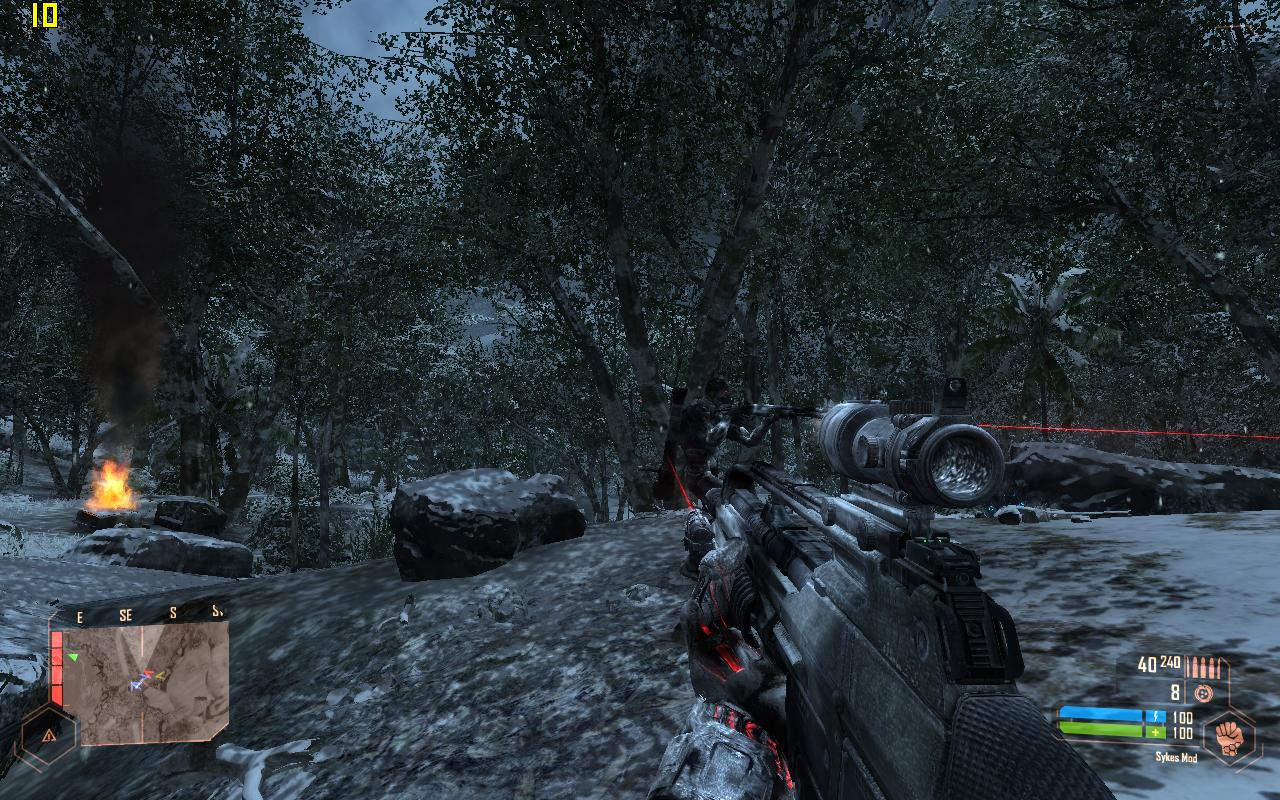
Task: Select the green player arrow on the minimap
Action: tap(73, 658)
